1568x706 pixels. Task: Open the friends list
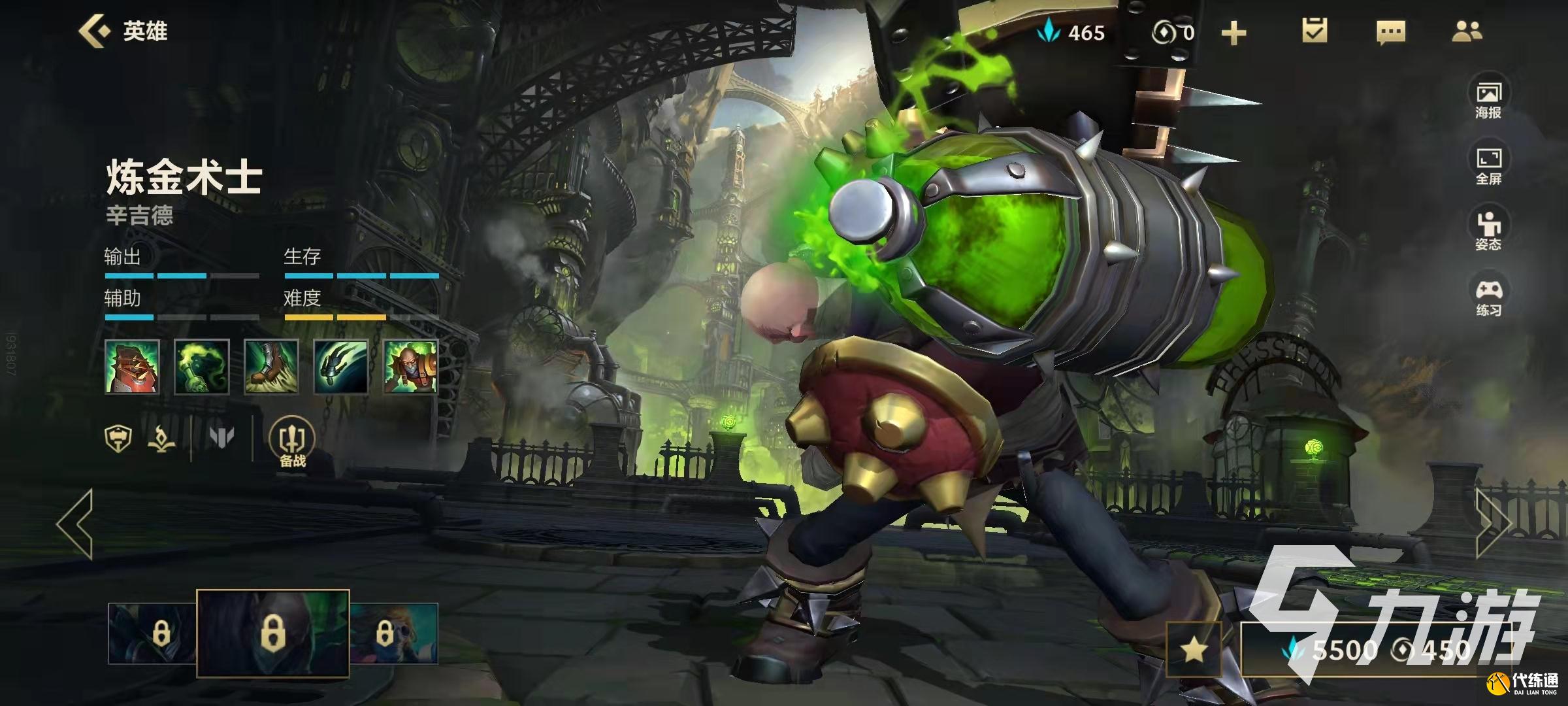click(x=1467, y=31)
